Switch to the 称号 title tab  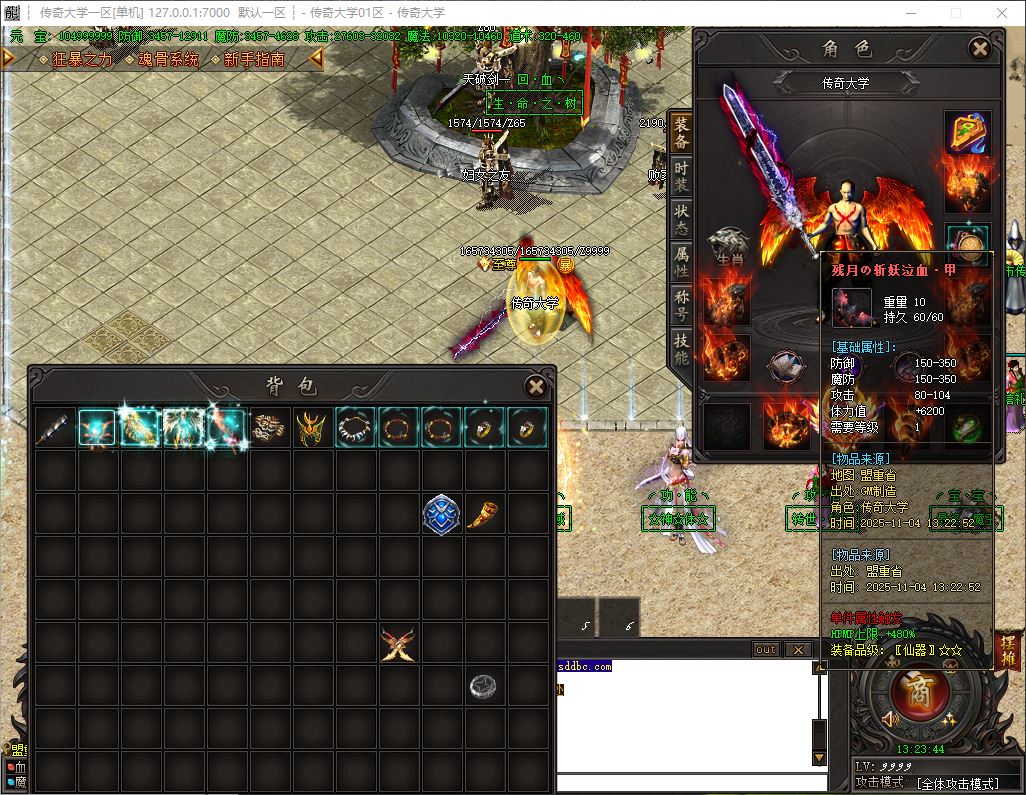(x=681, y=303)
